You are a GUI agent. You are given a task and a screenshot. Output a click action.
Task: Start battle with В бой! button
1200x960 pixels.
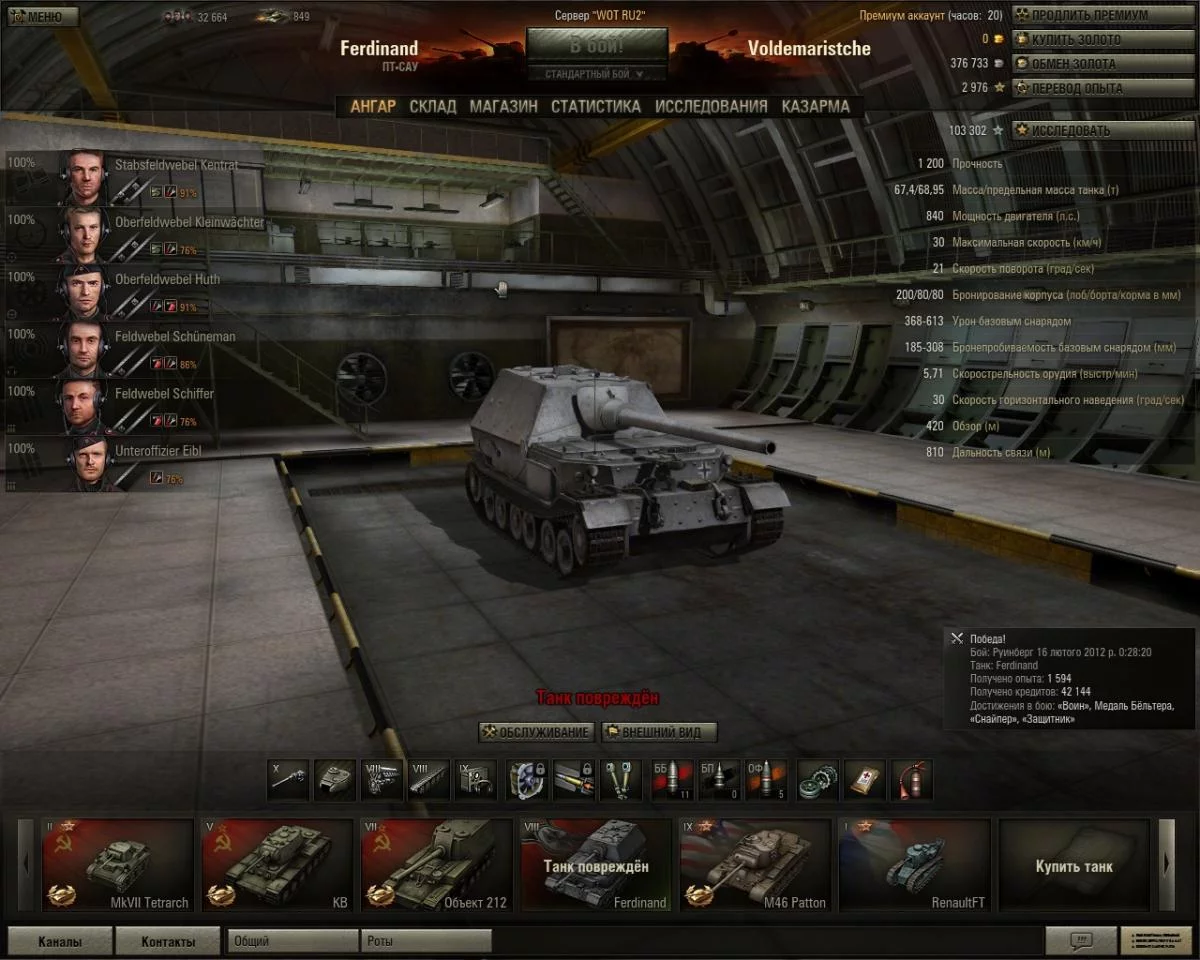(597, 46)
